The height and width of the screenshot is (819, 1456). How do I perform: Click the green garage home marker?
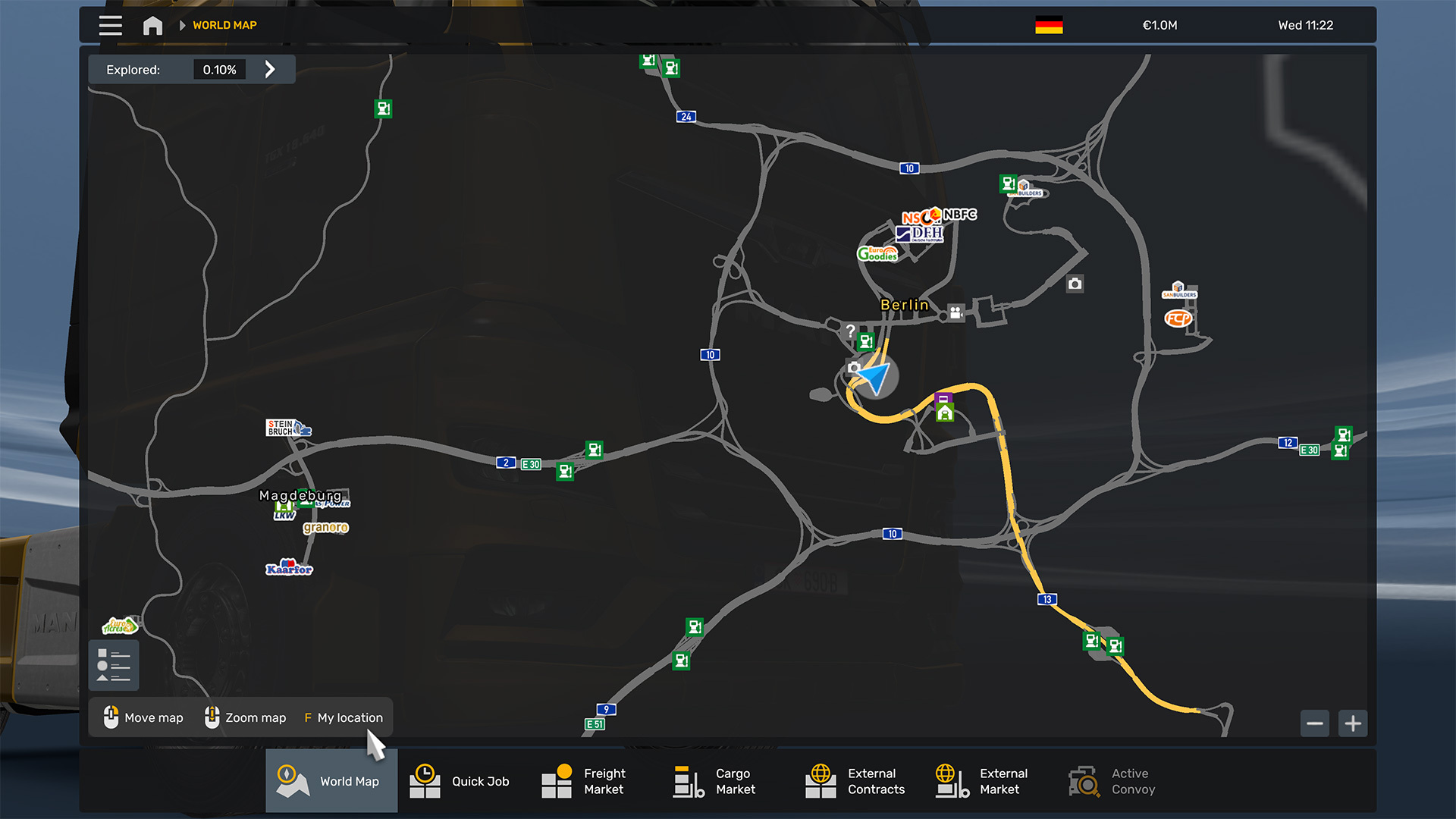tap(944, 413)
